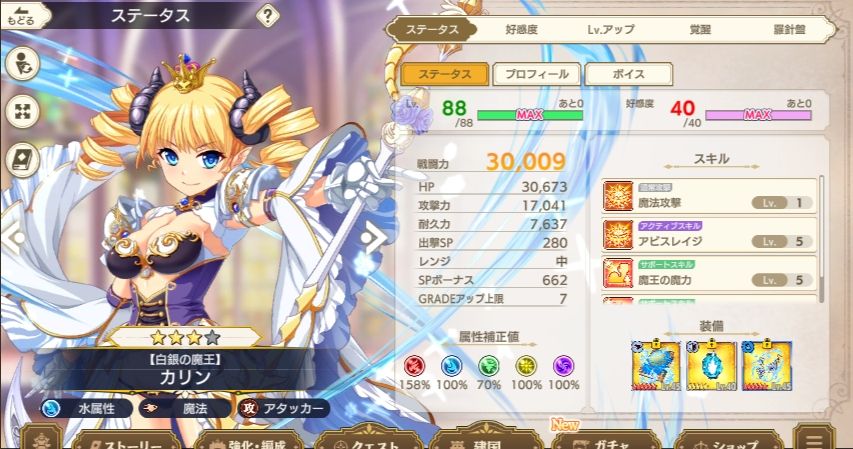Viewport: 853px width, 449px height.
Task: Open the question mark help button
Action: click(x=268, y=16)
